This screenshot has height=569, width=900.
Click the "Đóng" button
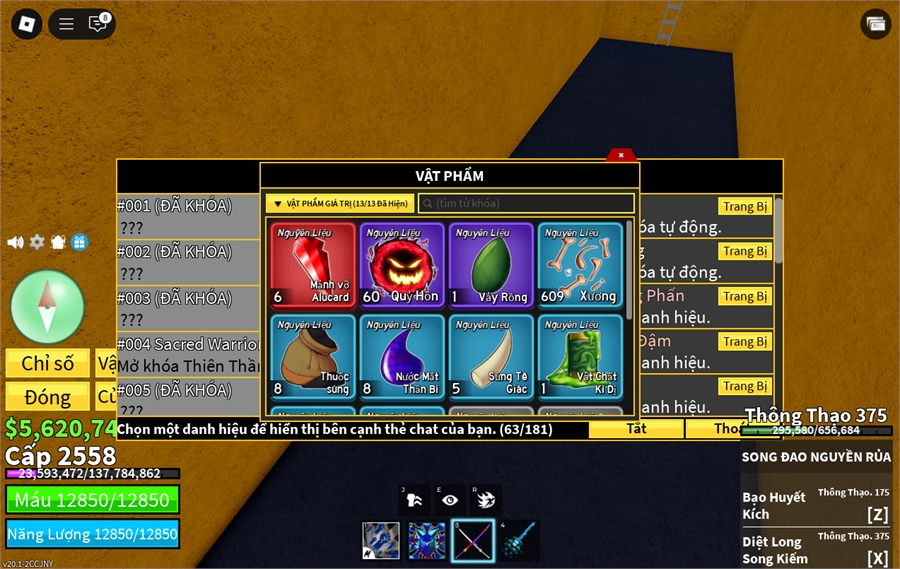click(48, 397)
